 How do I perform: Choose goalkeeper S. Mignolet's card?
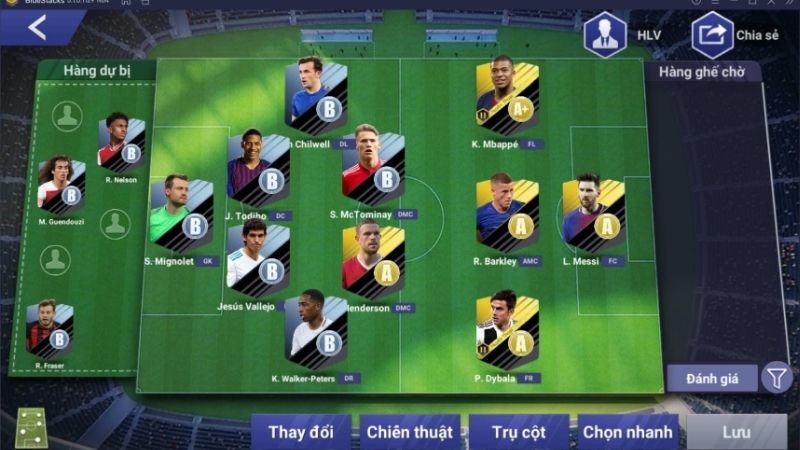(x=181, y=212)
